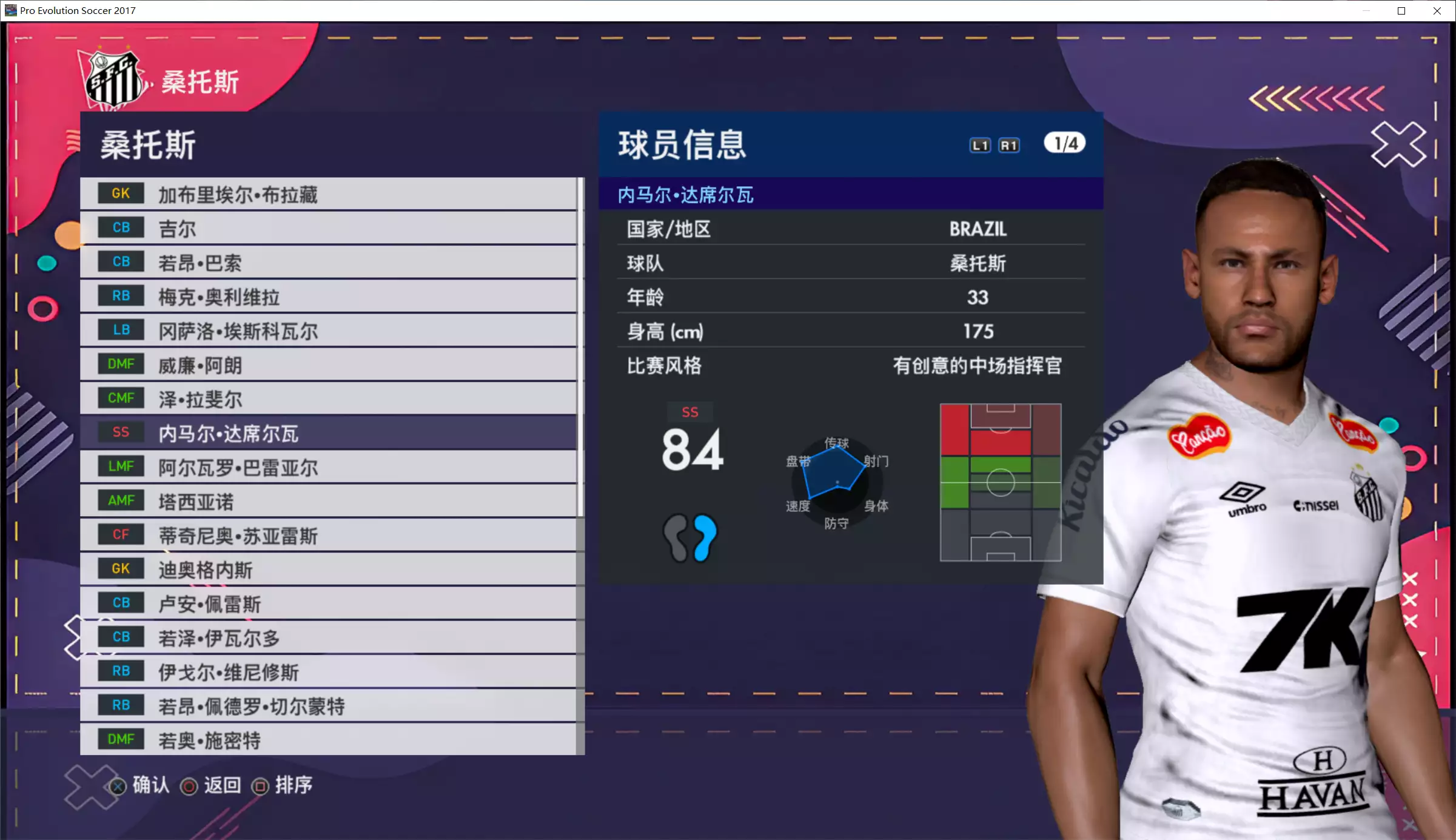1456x840 pixels.
Task: Select center forward 蒂奇尼奥•苏亚雷斯
Action: pos(327,535)
